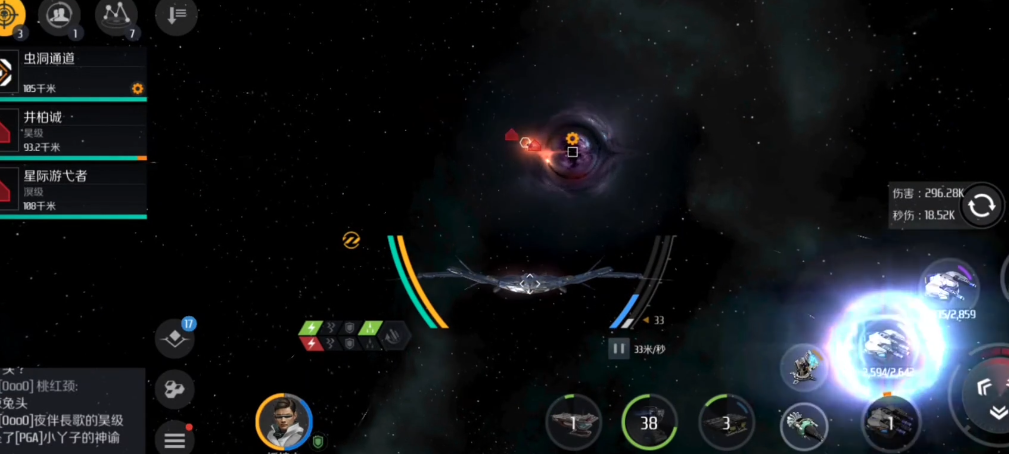Screen dimensions: 1009x454
Task: Open the pilot portrait profile
Action: [284, 421]
